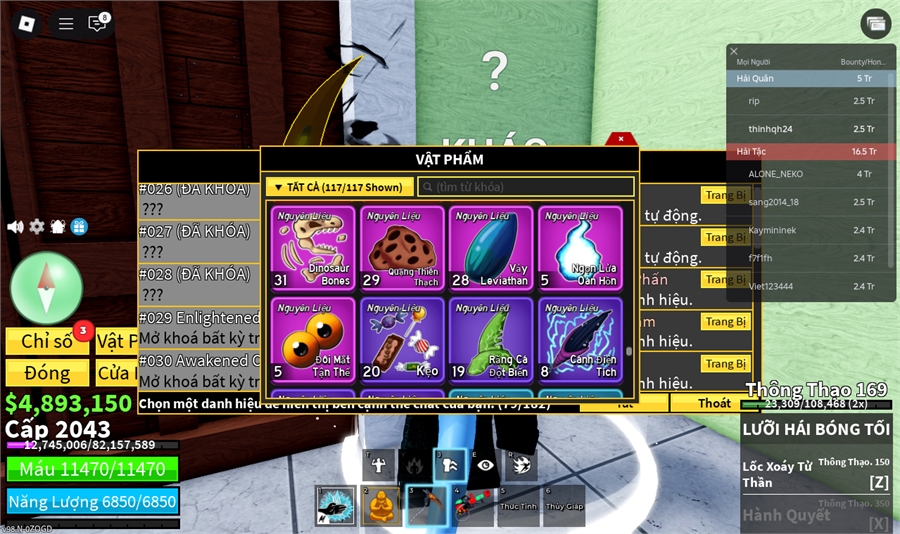Equip the Thức Tỉnh hotbar slot
Viewport: 900px width, 534px height.
[x=520, y=506]
